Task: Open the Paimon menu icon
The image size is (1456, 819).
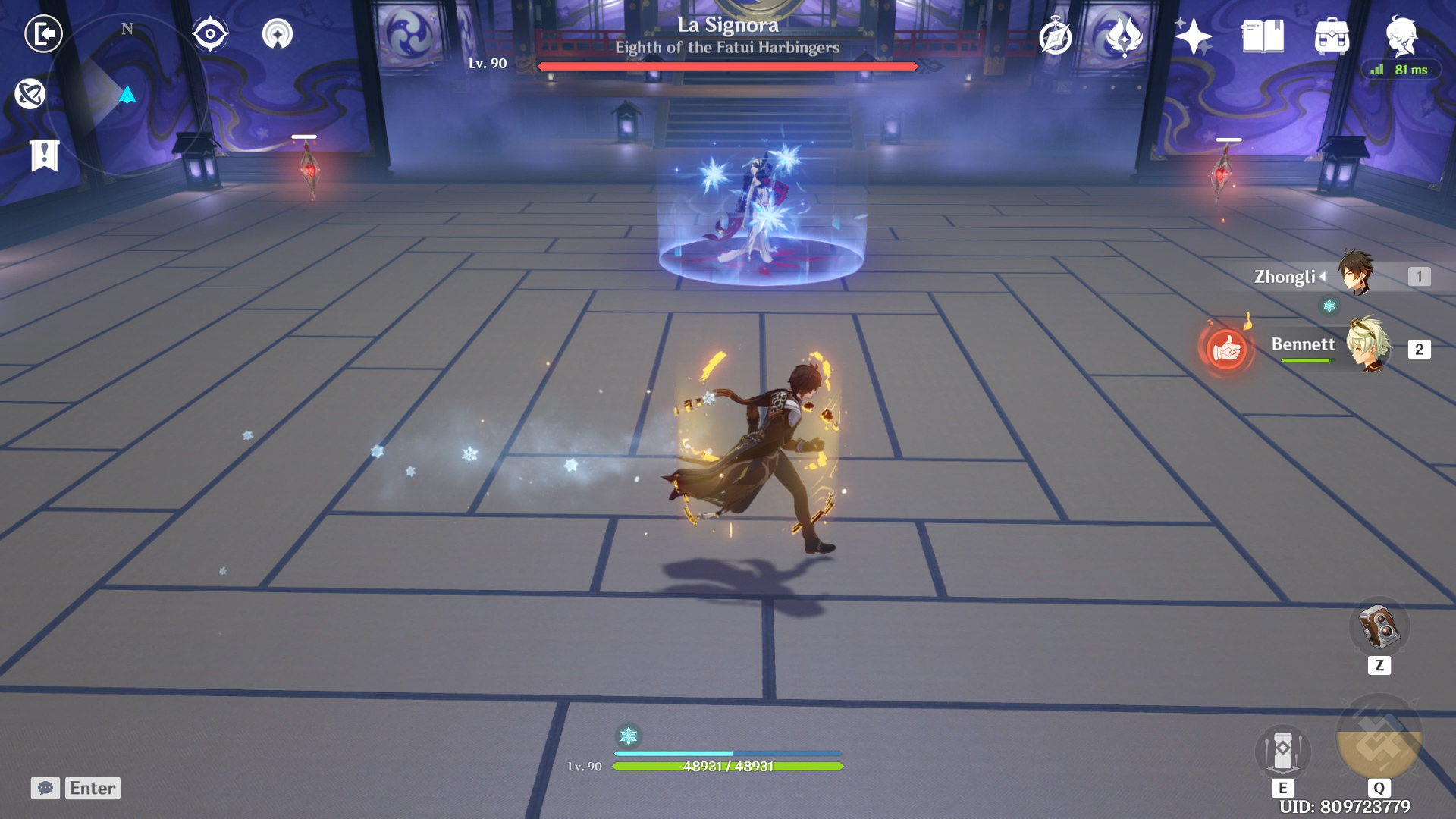Action: click(1401, 36)
